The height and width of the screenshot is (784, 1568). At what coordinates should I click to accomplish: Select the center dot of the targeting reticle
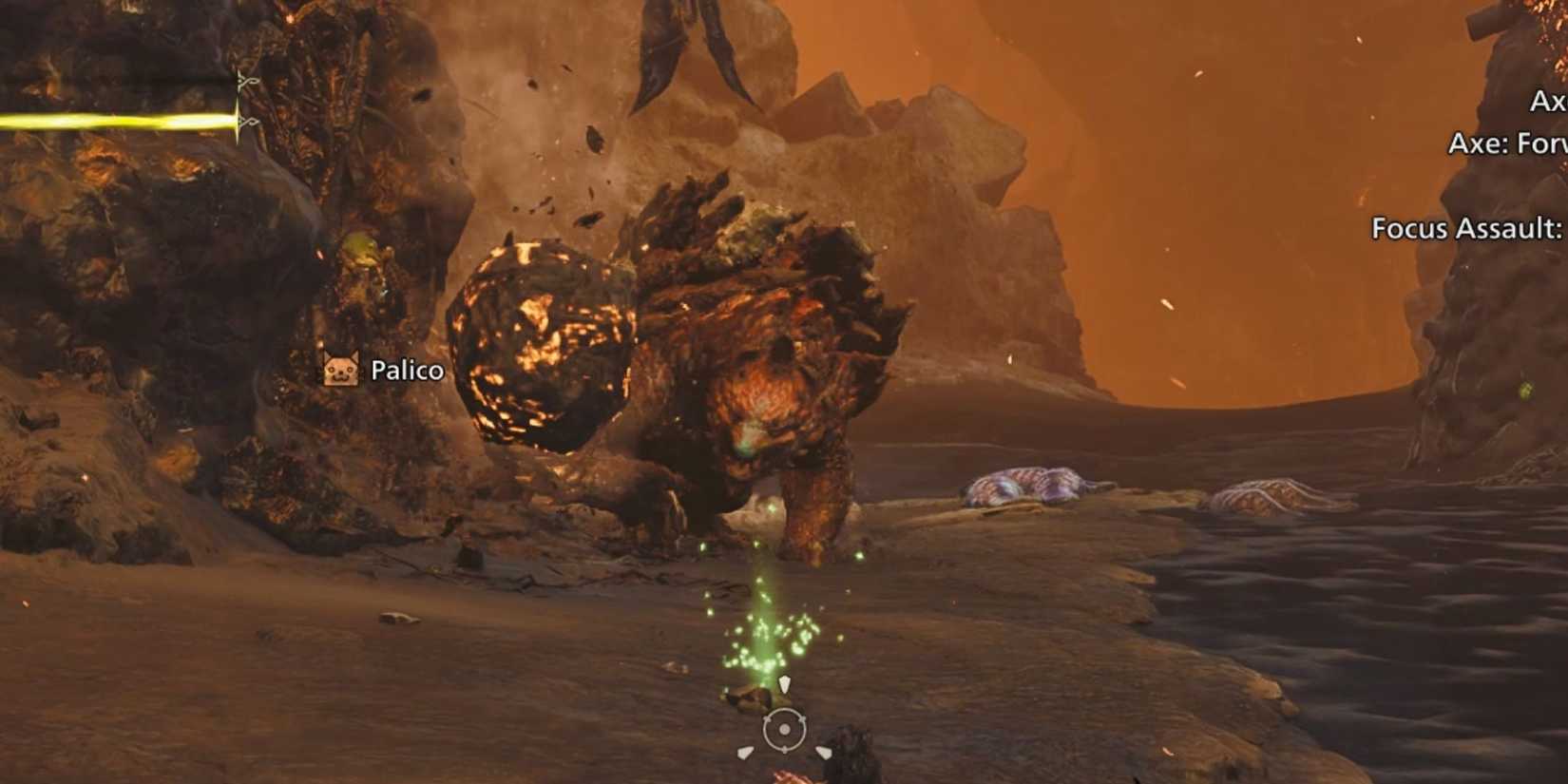click(x=784, y=729)
